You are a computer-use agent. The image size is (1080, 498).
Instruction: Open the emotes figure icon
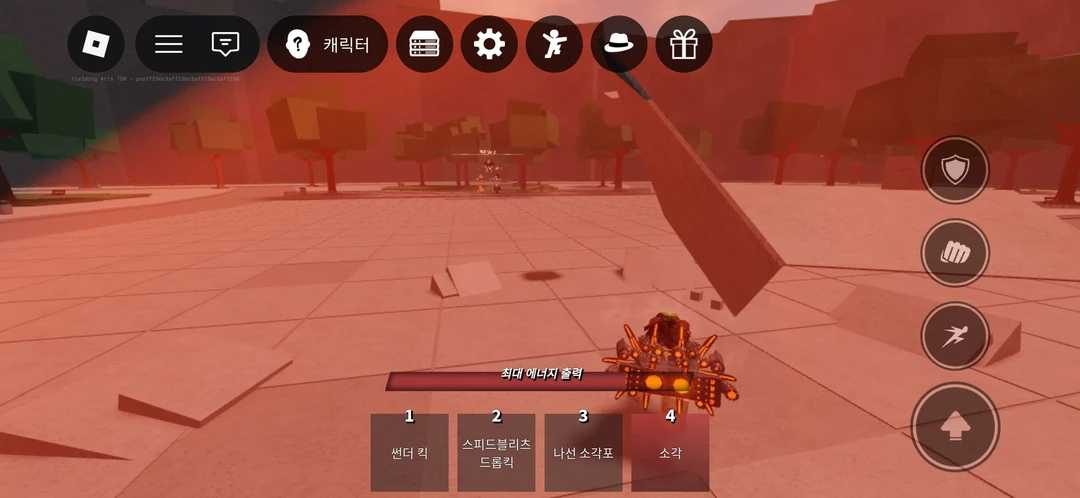pyautogui.click(x=554, y=44)
